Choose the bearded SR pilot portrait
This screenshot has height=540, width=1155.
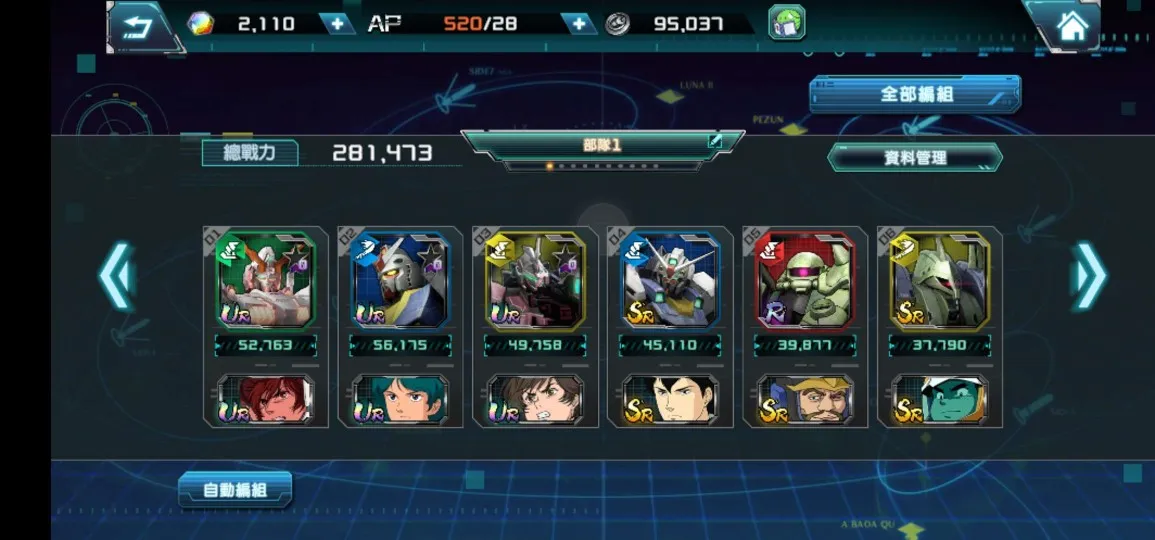[x=805, y=399]
